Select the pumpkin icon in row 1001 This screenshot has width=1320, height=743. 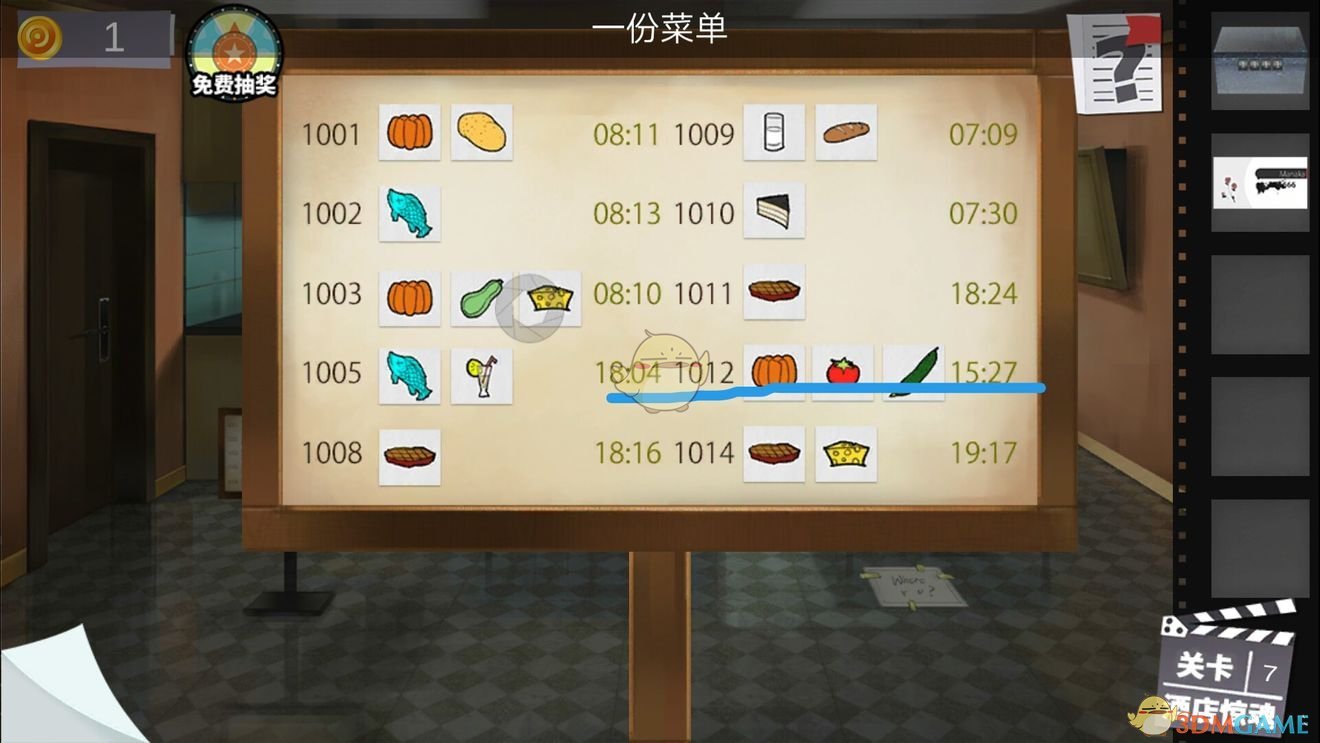(409, 133)
